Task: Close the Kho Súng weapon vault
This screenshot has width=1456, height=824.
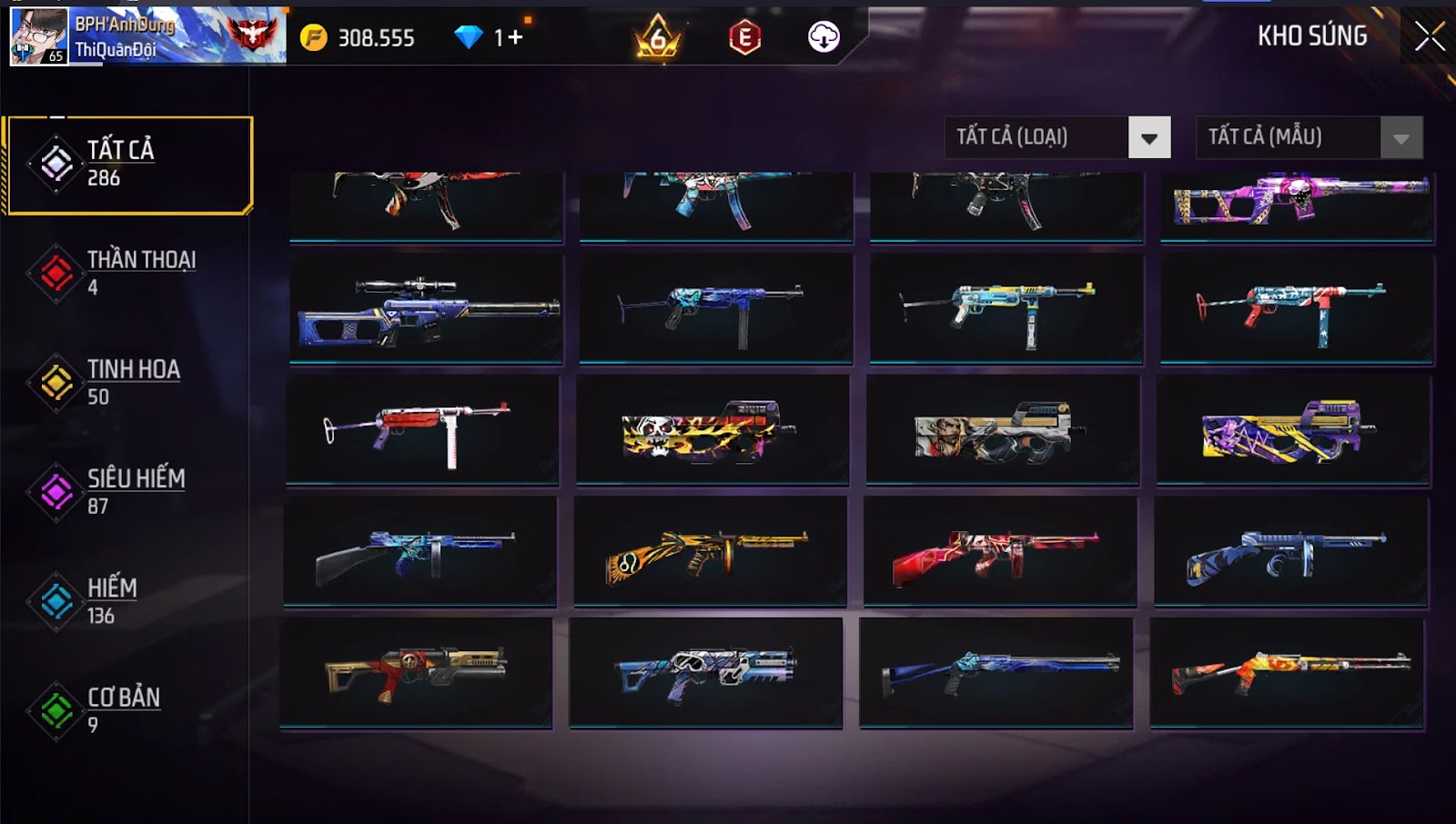Action: 1429,37
